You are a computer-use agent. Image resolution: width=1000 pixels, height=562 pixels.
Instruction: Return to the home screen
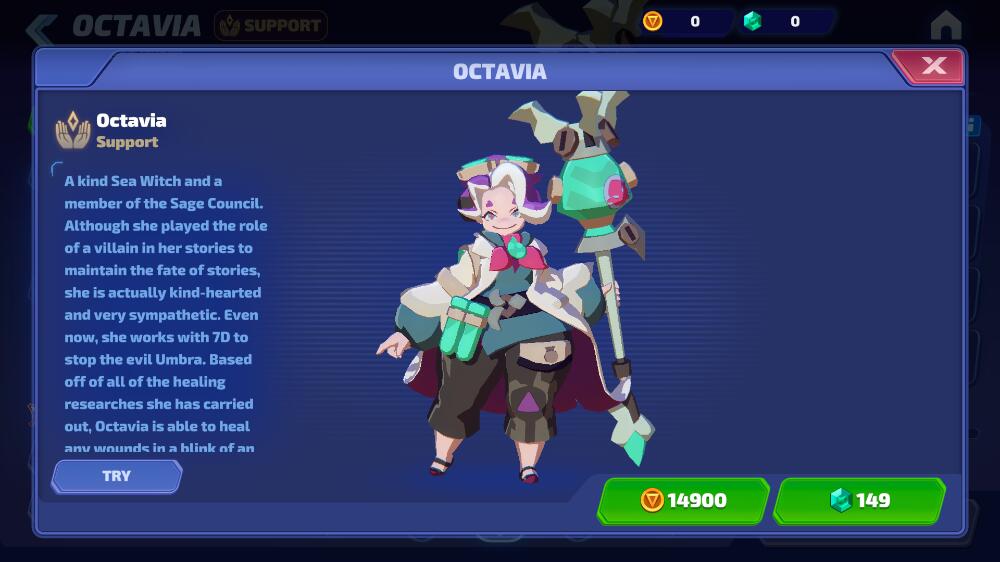click(945, 25)
